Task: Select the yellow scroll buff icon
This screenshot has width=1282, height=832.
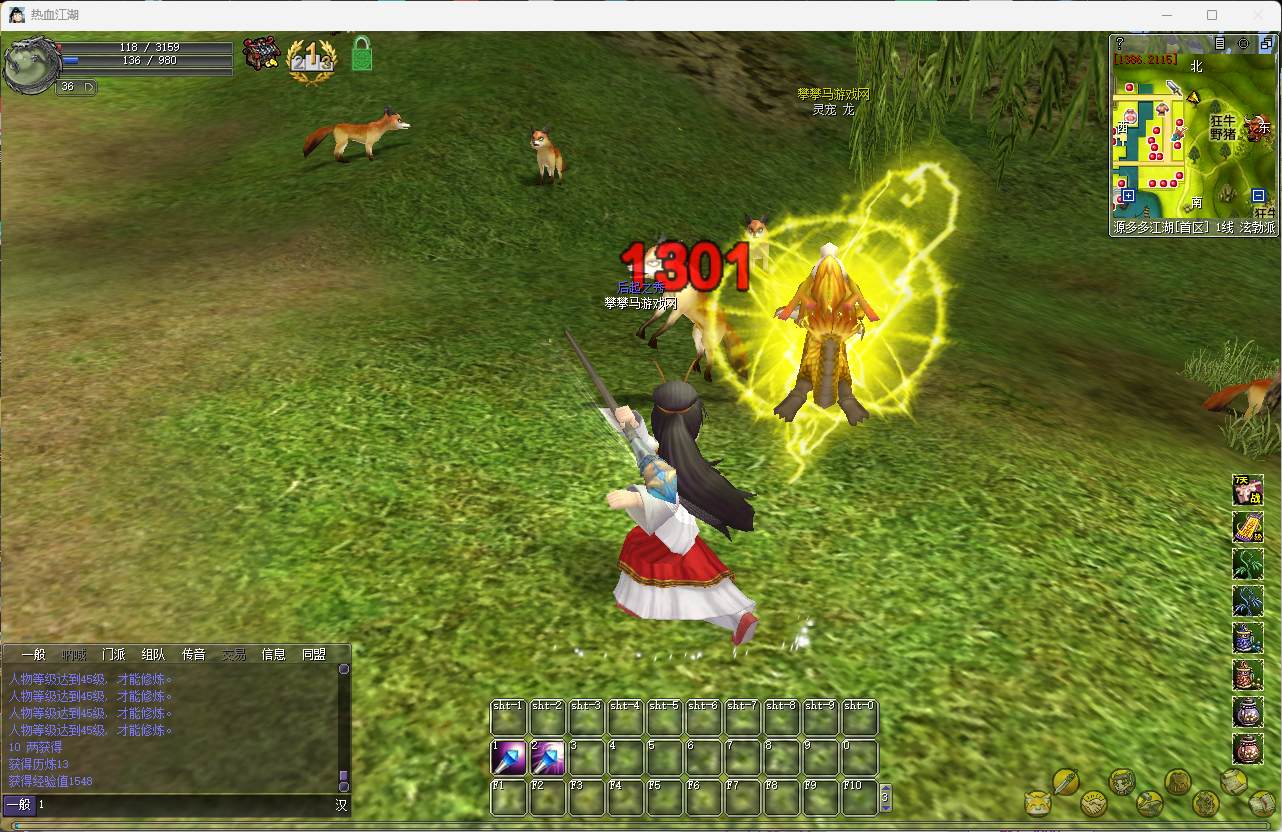Action: click(1247, 527)
